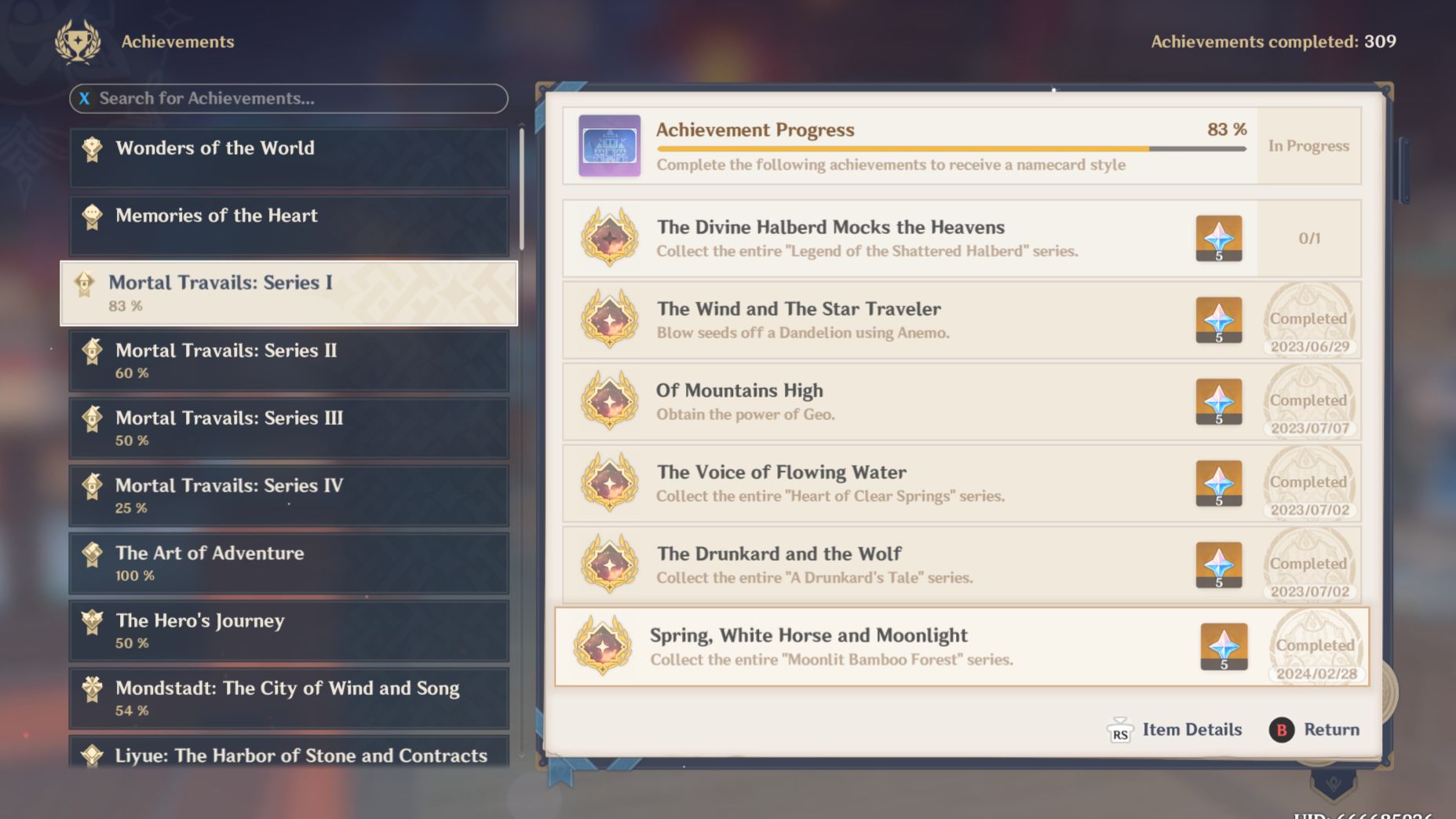
Task: Click the Primogem icon on Spring, White Horse and Moonlight
Action: click(1224, 646)
